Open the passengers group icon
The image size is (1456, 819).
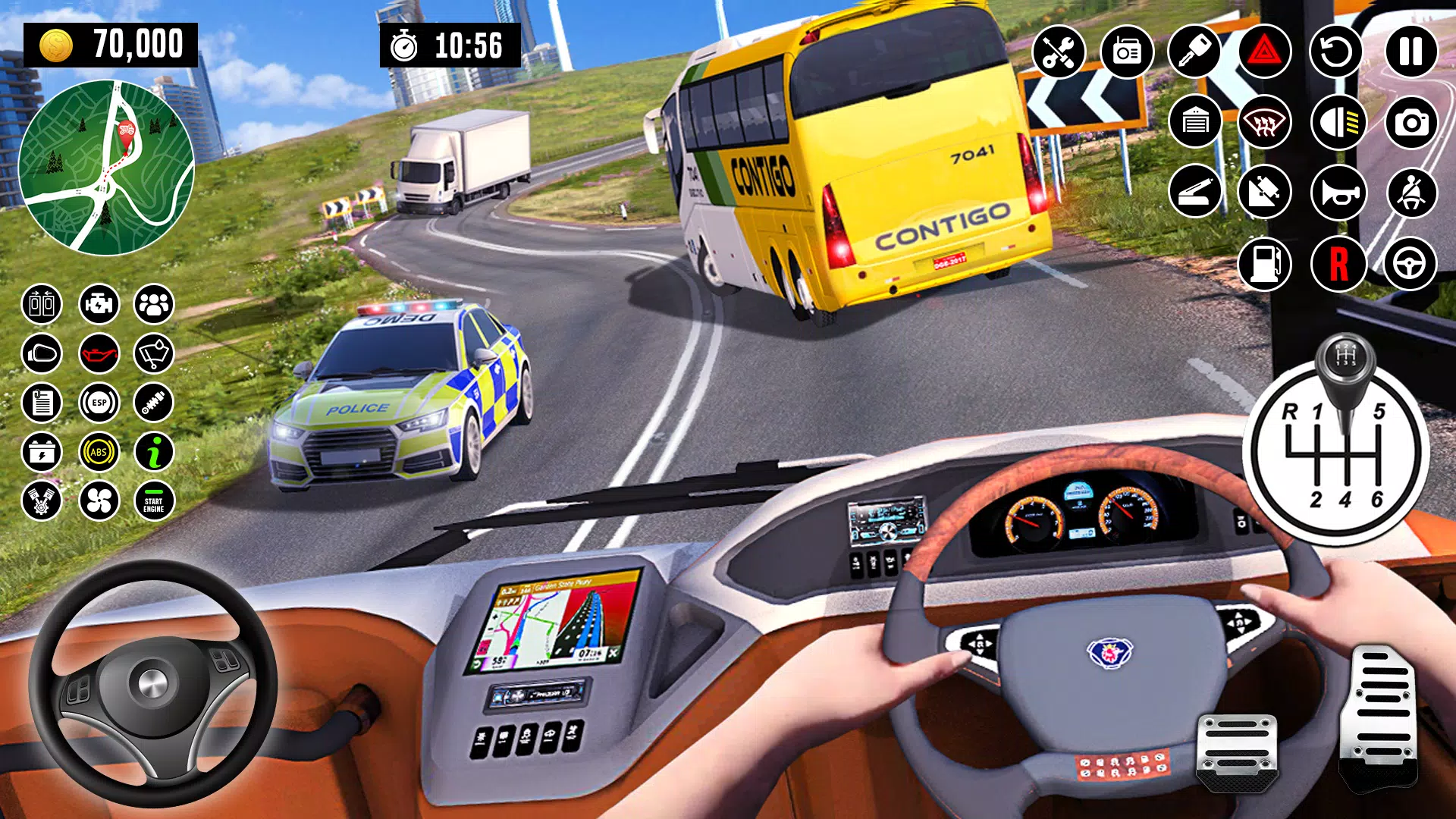[x=154, y=305]
